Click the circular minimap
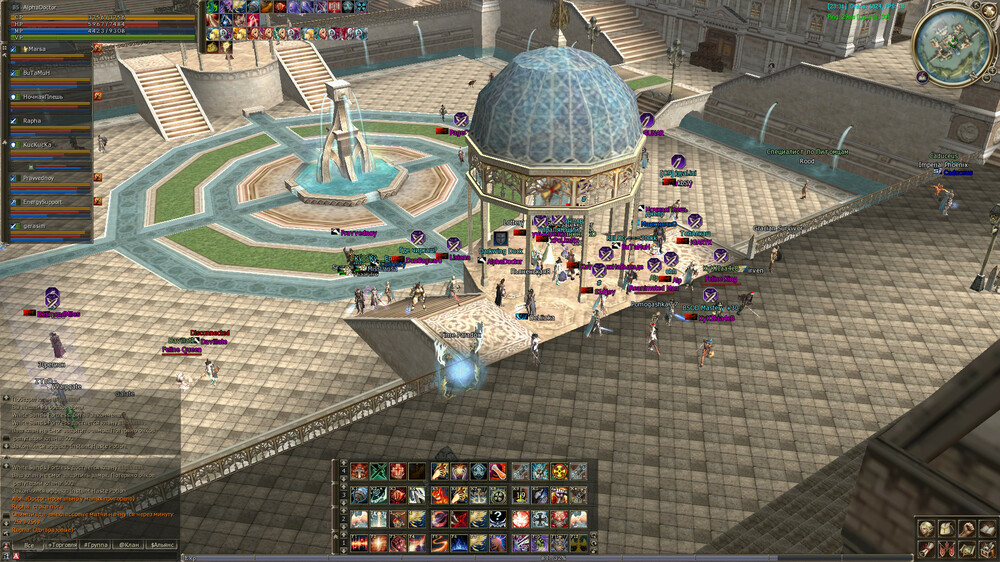1000x562 pixels. click(x=952, y=43)
